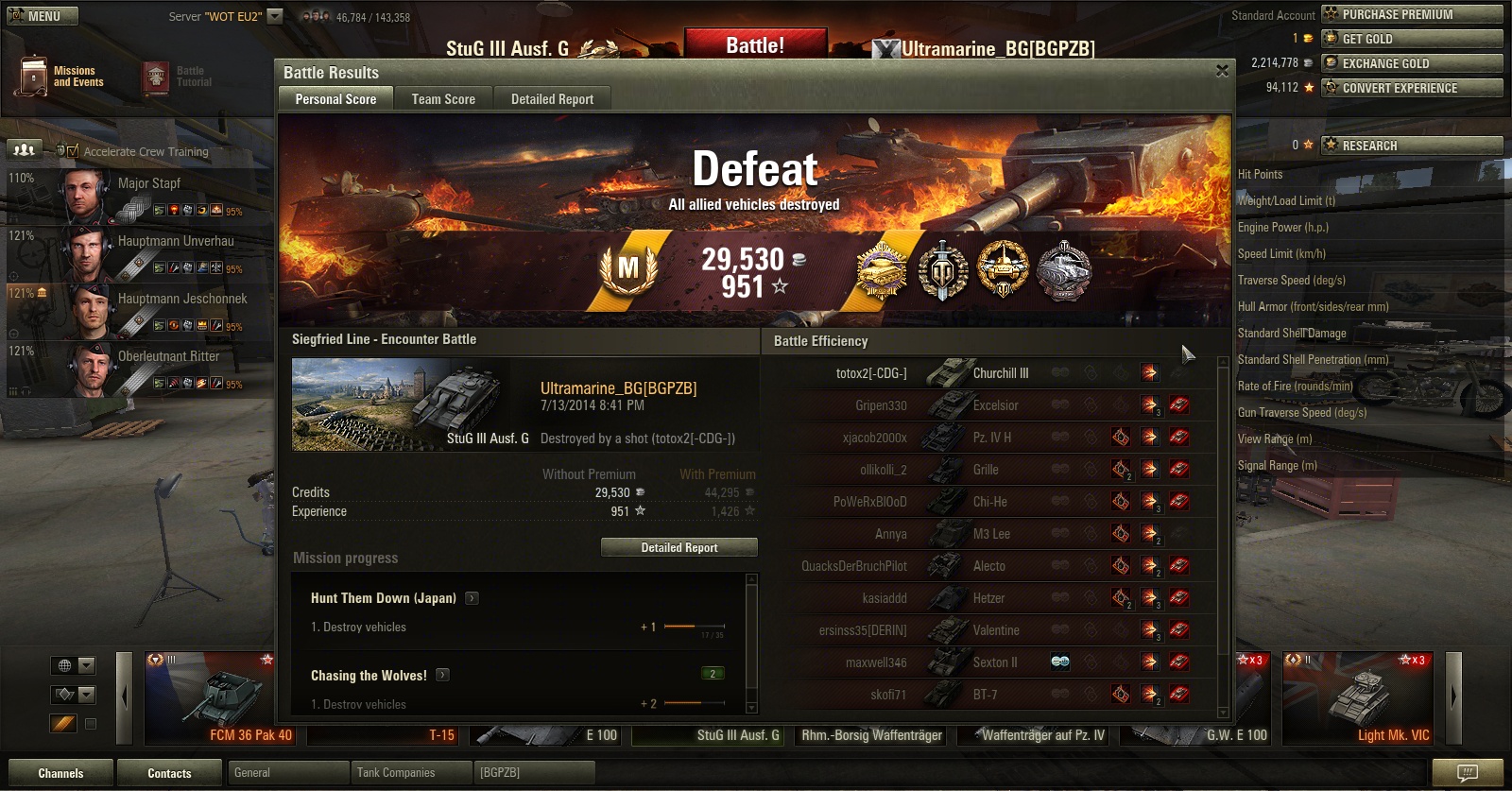Open the Research button

(x=1412, y=146)
